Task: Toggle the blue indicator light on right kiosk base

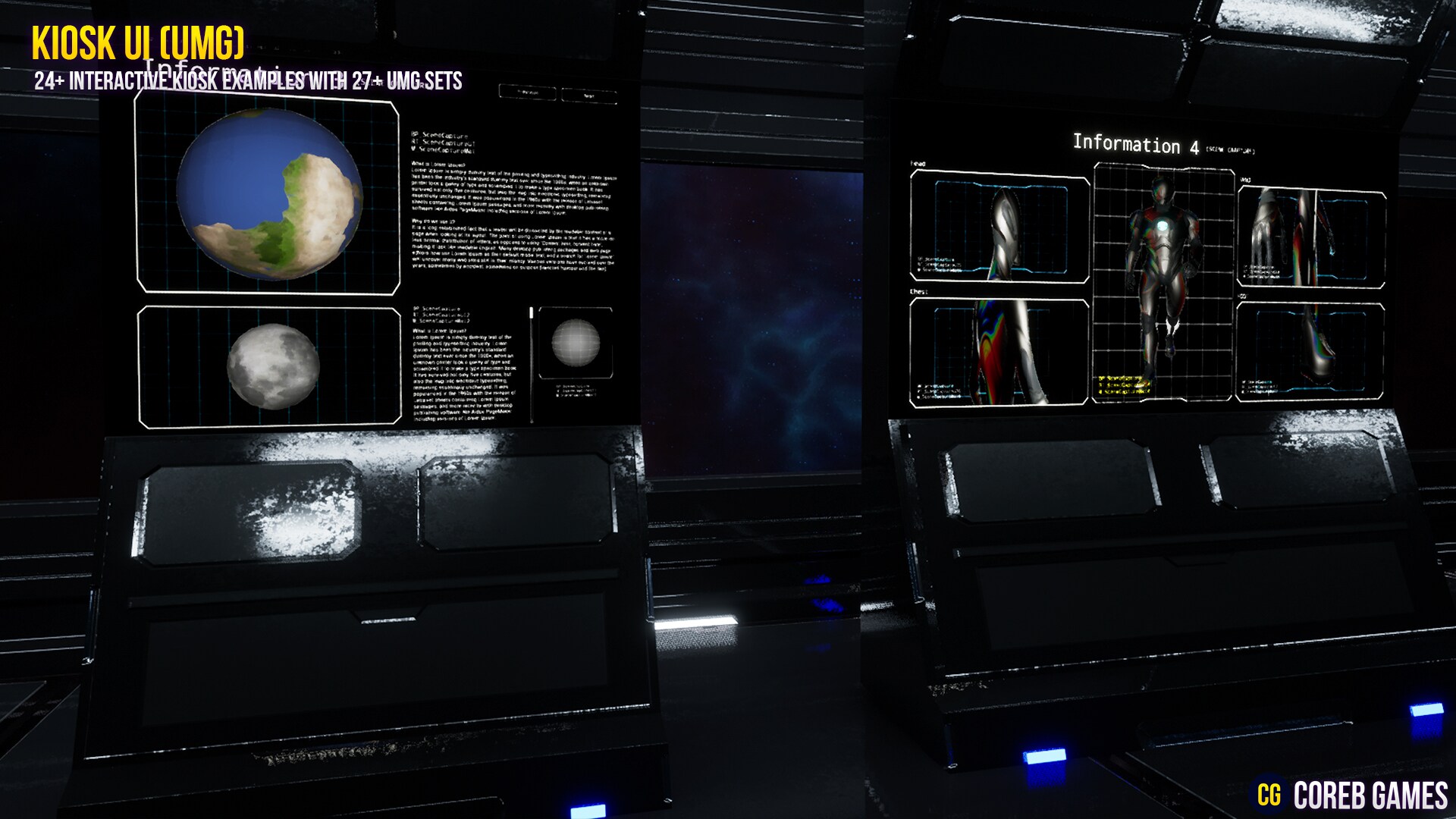Action: [x=1045, y=756]
